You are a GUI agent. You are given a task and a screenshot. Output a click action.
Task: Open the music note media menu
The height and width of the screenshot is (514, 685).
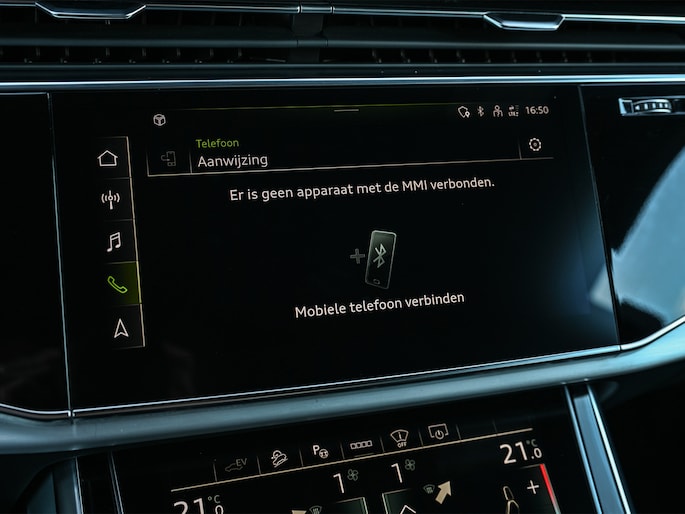[x=113, y=241]
